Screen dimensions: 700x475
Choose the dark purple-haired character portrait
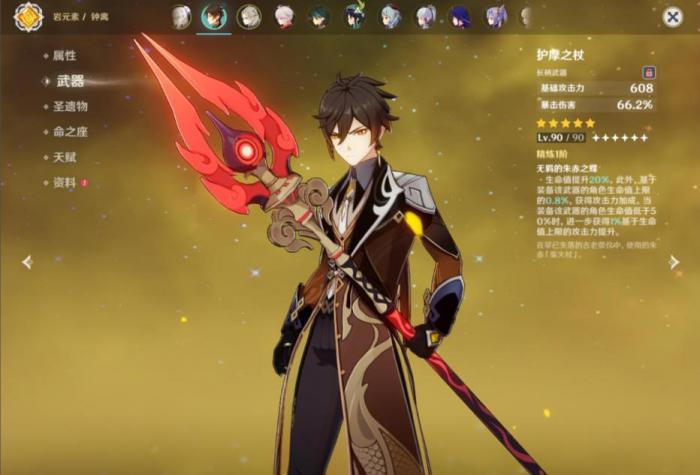[460, 16]
